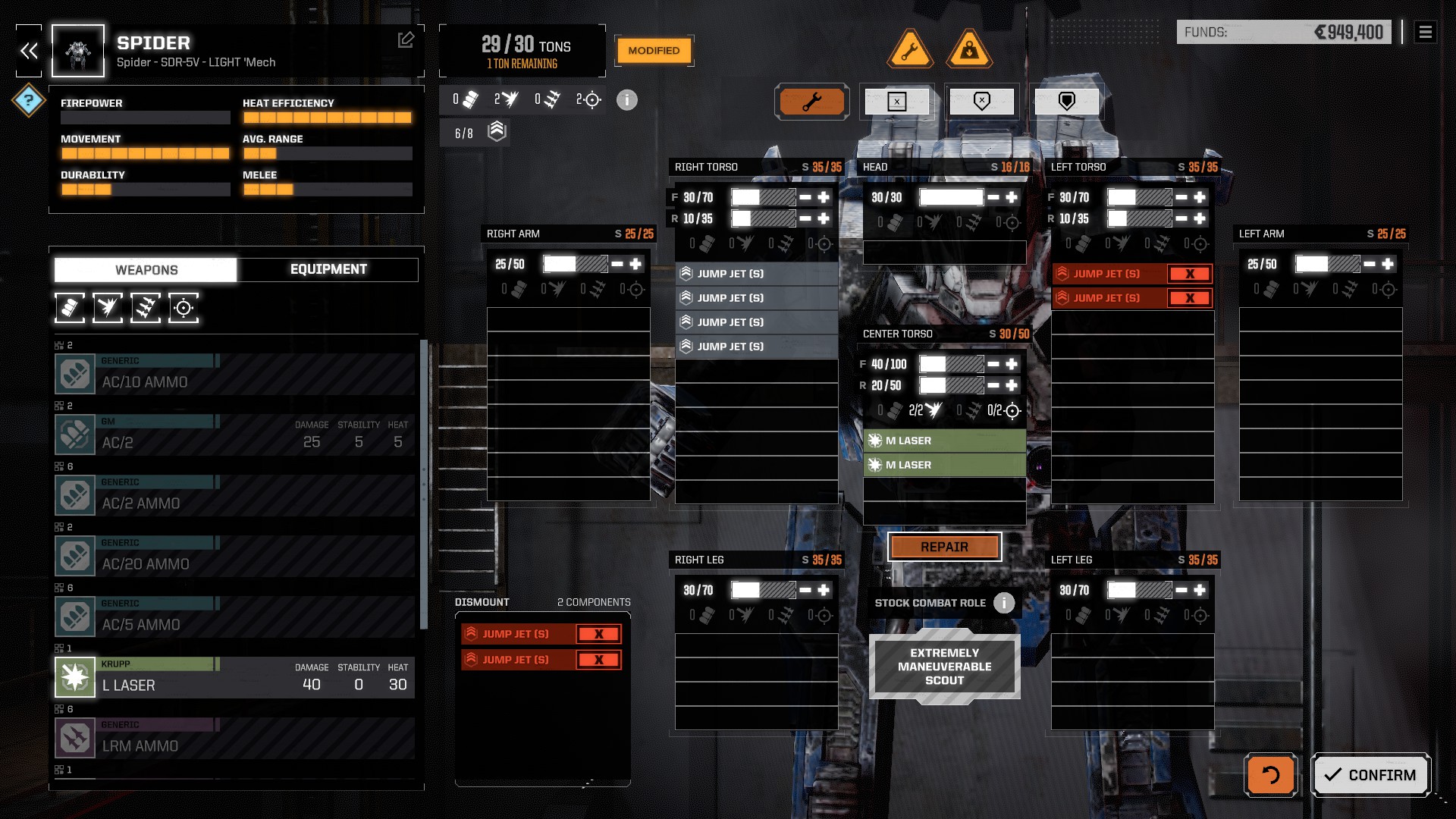Pick the AC/10 Ammo inventory item

point(235,374)
